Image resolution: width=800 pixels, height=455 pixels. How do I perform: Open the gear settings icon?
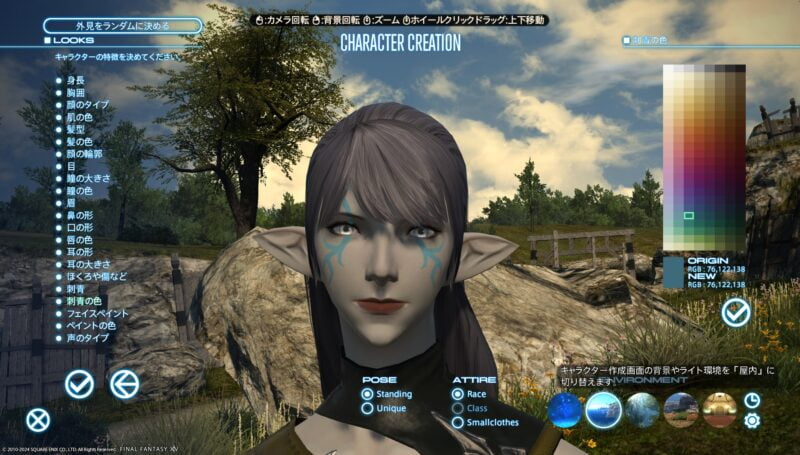752,420
